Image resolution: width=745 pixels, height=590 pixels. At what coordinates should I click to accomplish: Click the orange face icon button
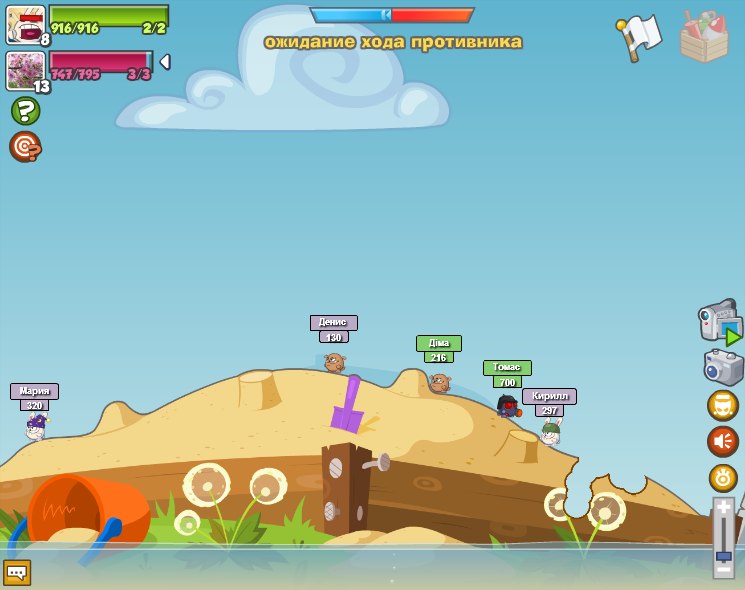pos(723,405)
